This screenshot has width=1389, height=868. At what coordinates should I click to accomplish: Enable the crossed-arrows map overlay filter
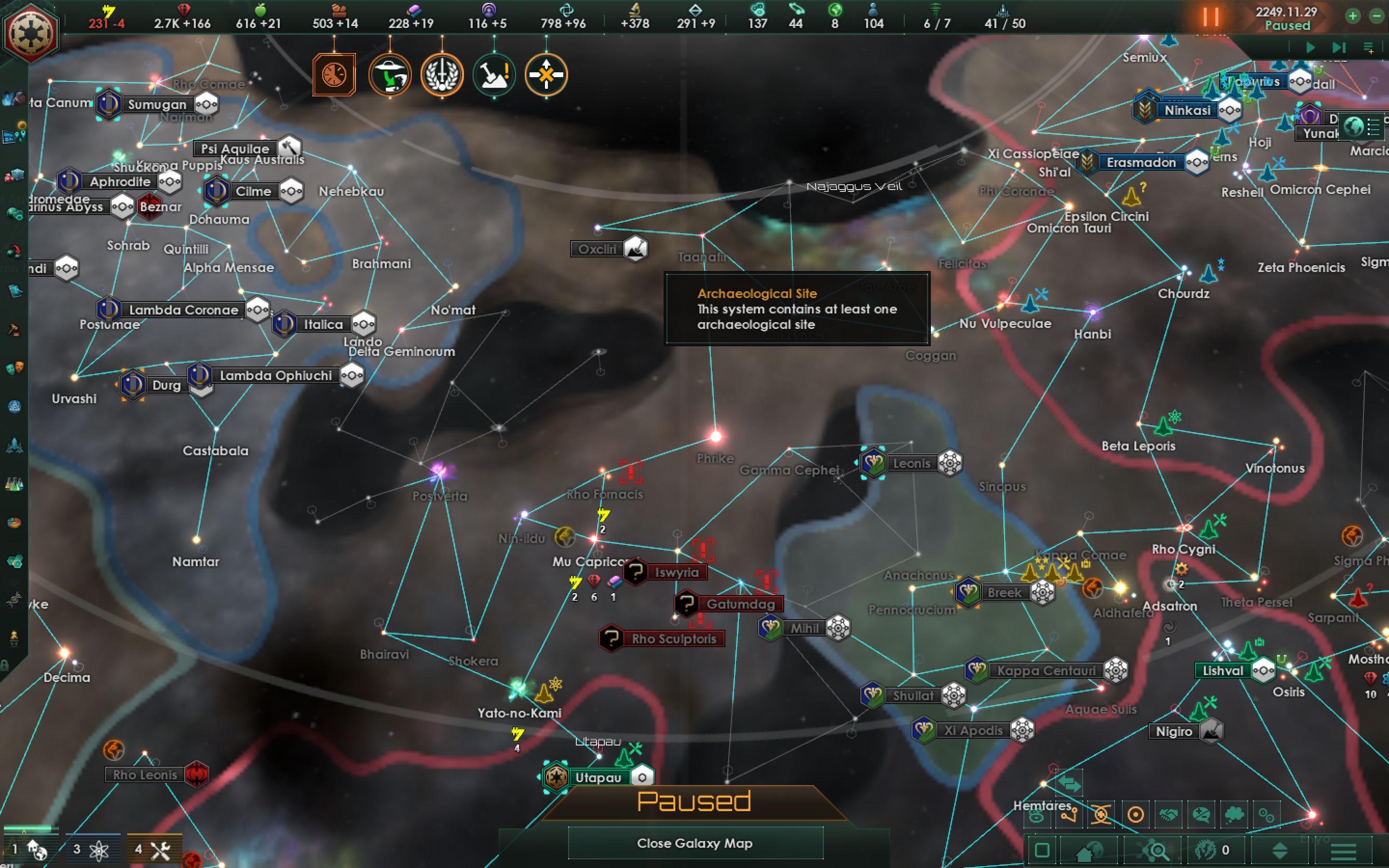[x=545, y=75]
